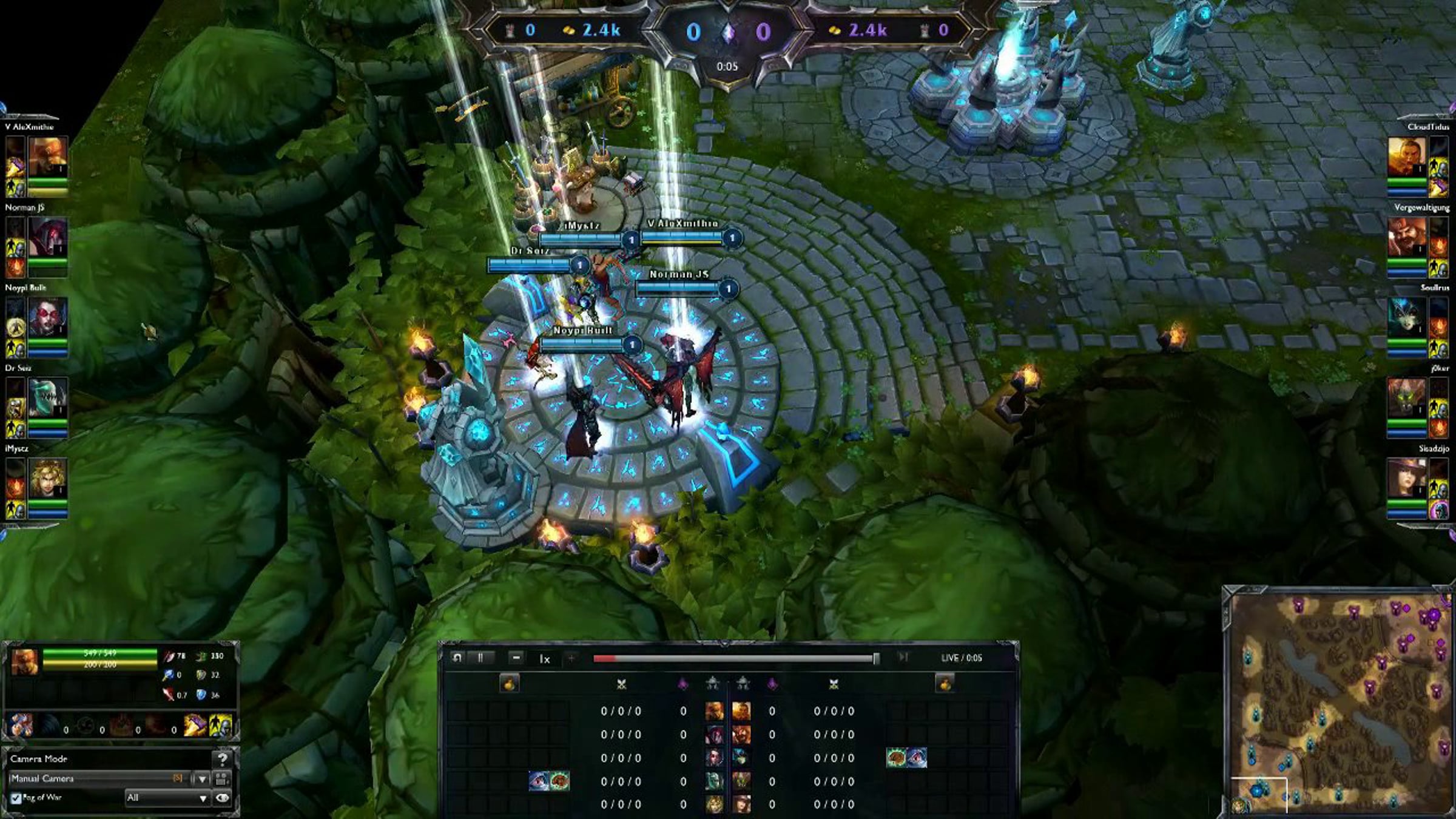The width and height of the screenshot is (1456, 819).
Task: Select iMyscz's champion portrait in sidebar
Action: (47, 478)
